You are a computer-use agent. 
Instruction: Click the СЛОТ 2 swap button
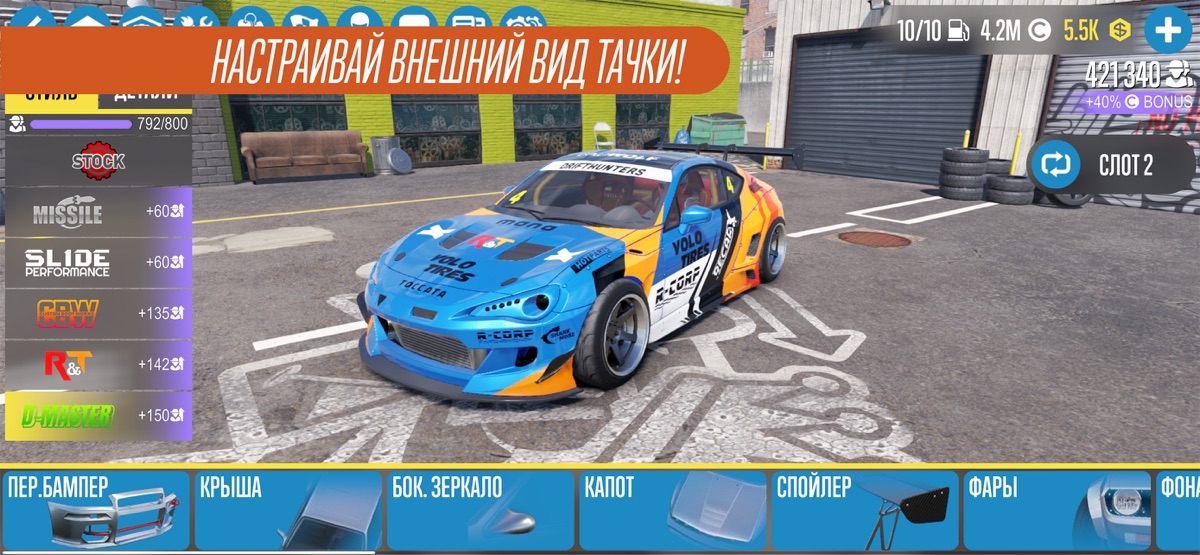pyautogui.click(x=1111, y=165)
